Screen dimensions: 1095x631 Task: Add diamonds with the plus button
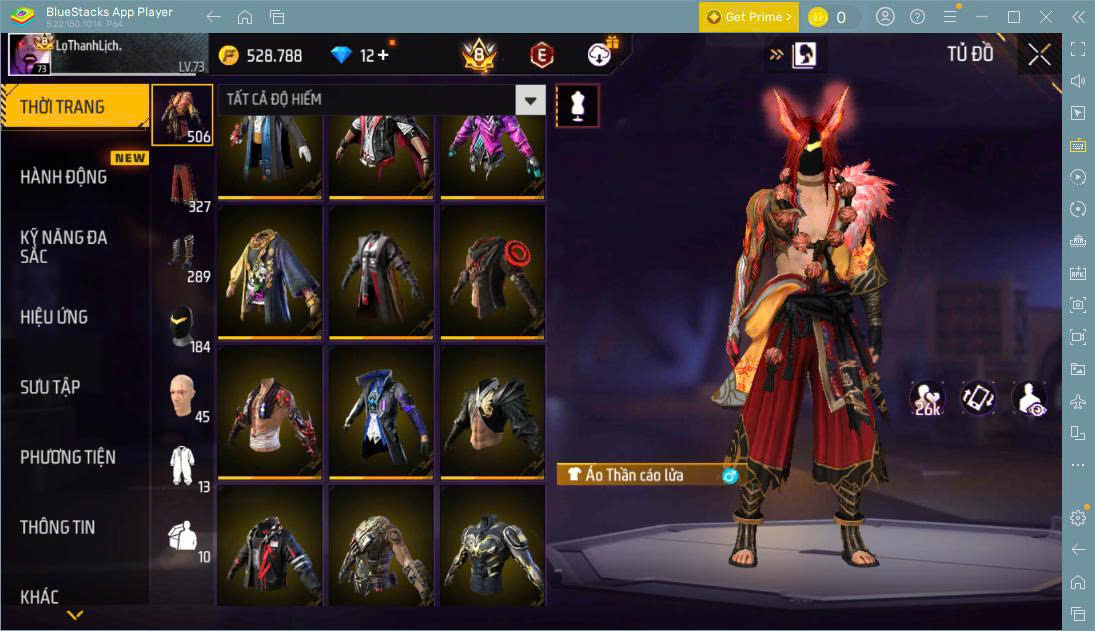383,55
